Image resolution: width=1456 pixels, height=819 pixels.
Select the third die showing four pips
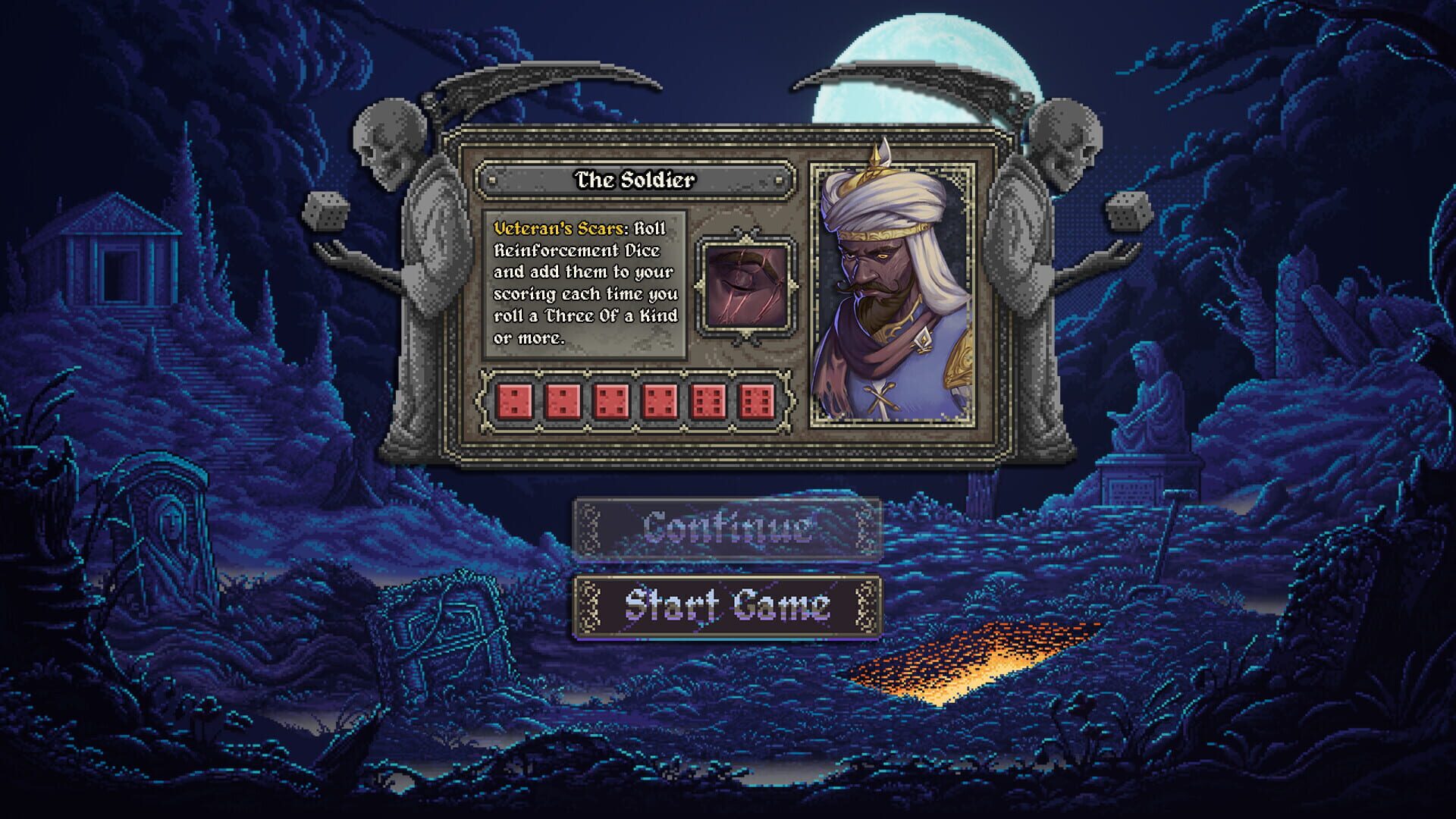tap(612, 402)
